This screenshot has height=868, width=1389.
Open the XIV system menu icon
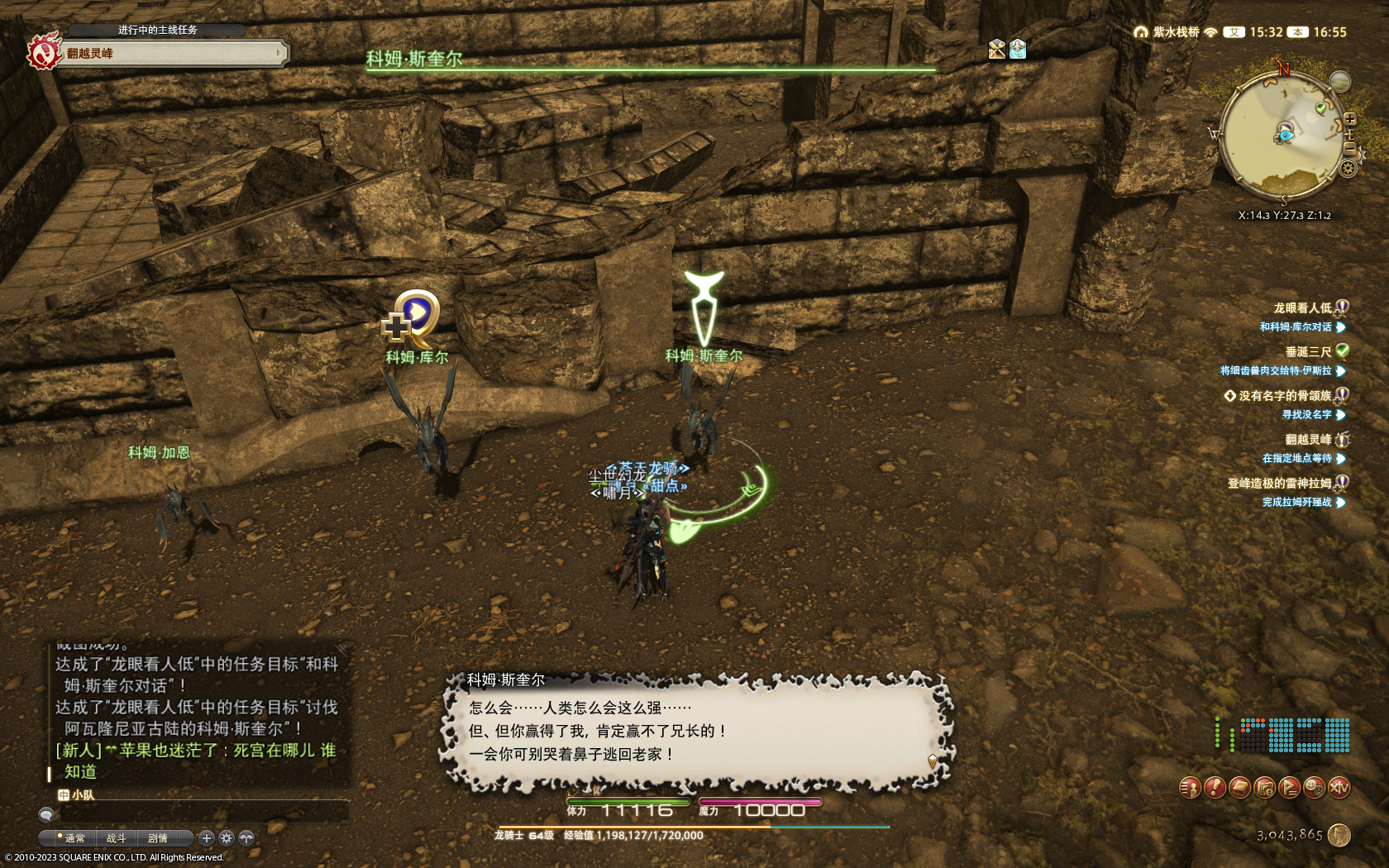(1339, 788)
